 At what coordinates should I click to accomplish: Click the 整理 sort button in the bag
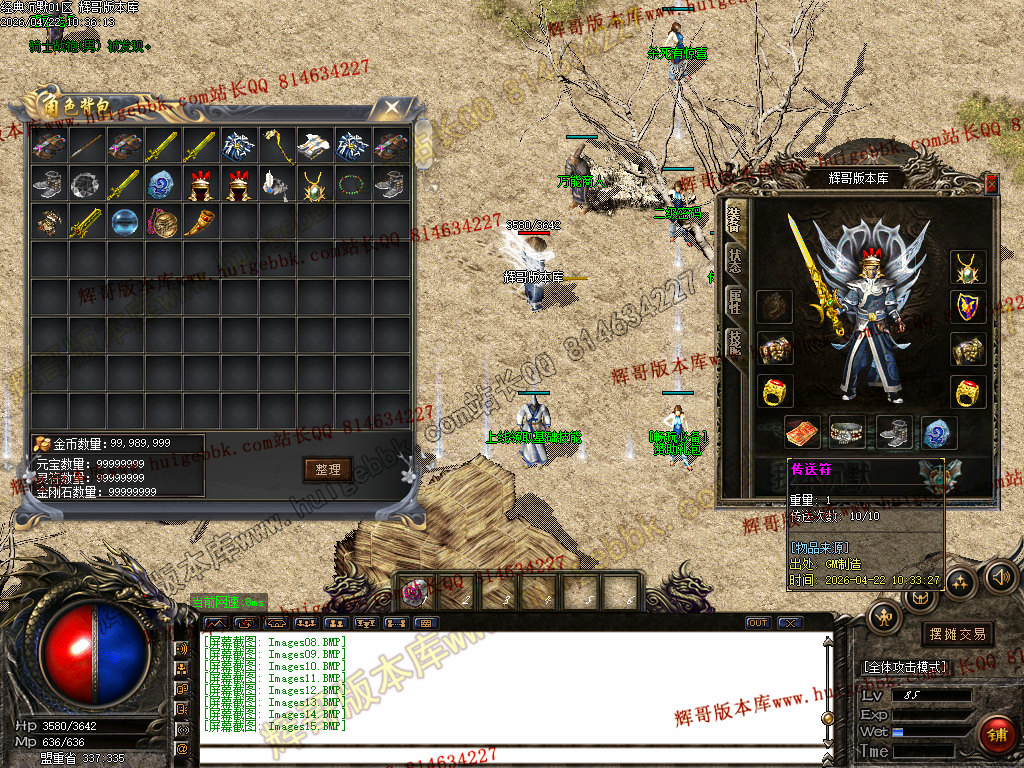(x=328, y=469)
